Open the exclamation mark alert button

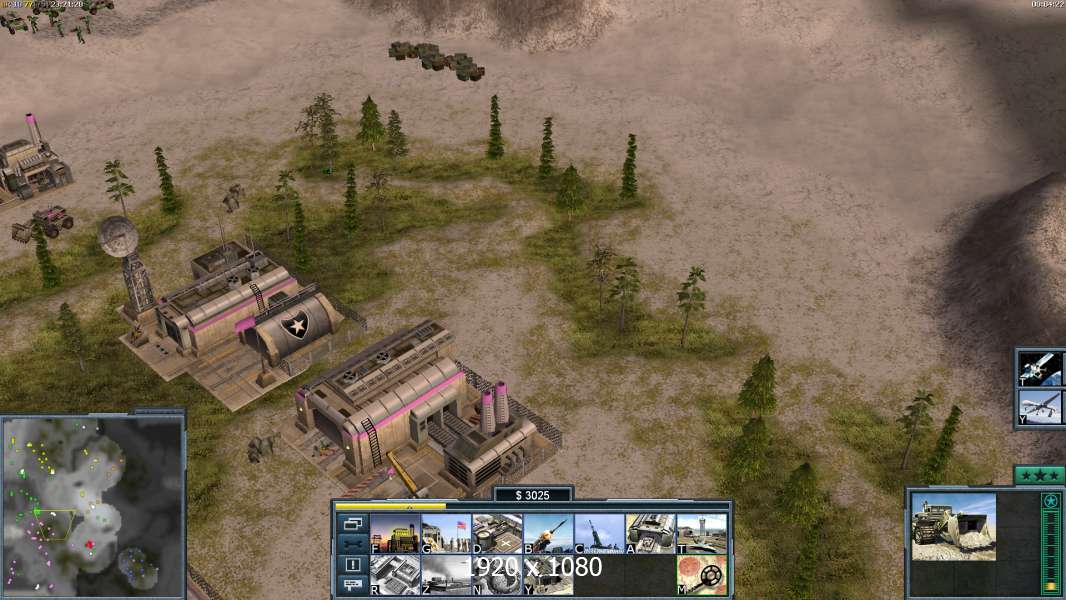(x=353, y=564)
